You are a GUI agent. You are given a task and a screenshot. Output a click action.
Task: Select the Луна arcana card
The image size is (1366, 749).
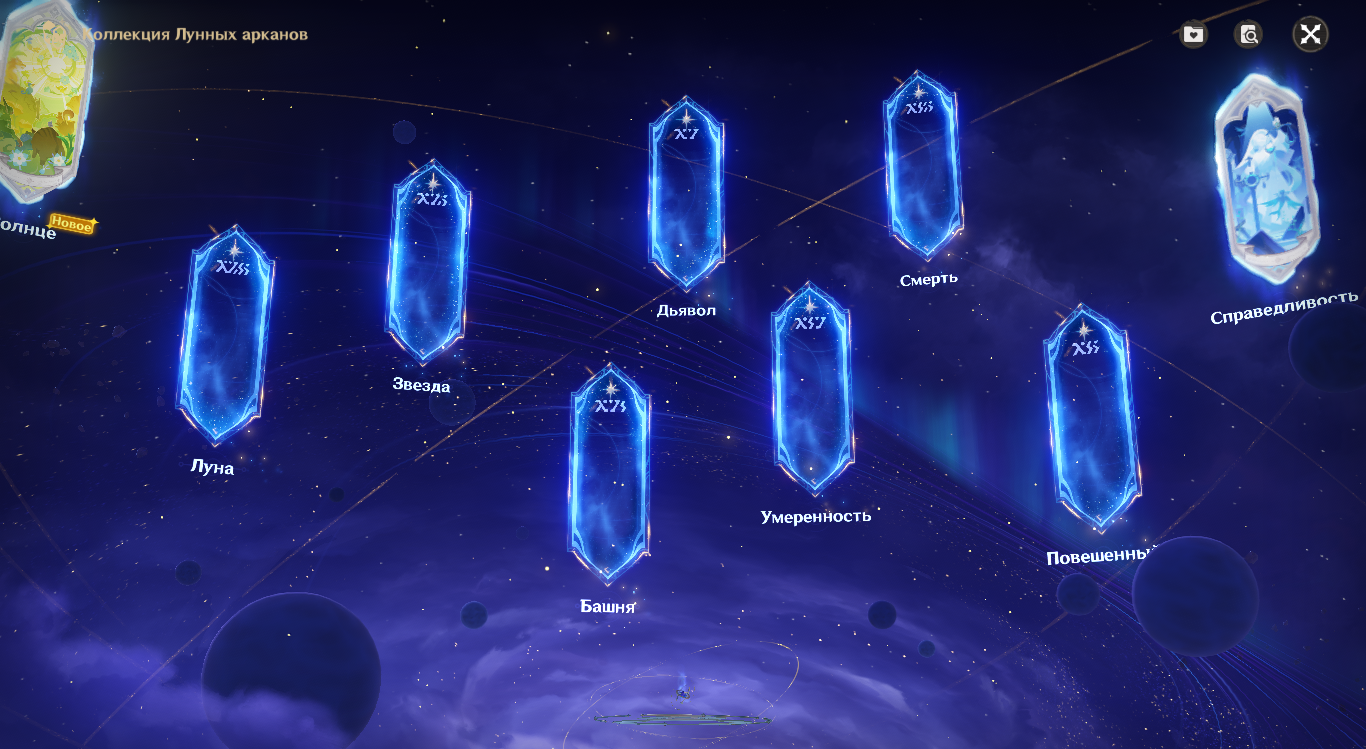225,335
